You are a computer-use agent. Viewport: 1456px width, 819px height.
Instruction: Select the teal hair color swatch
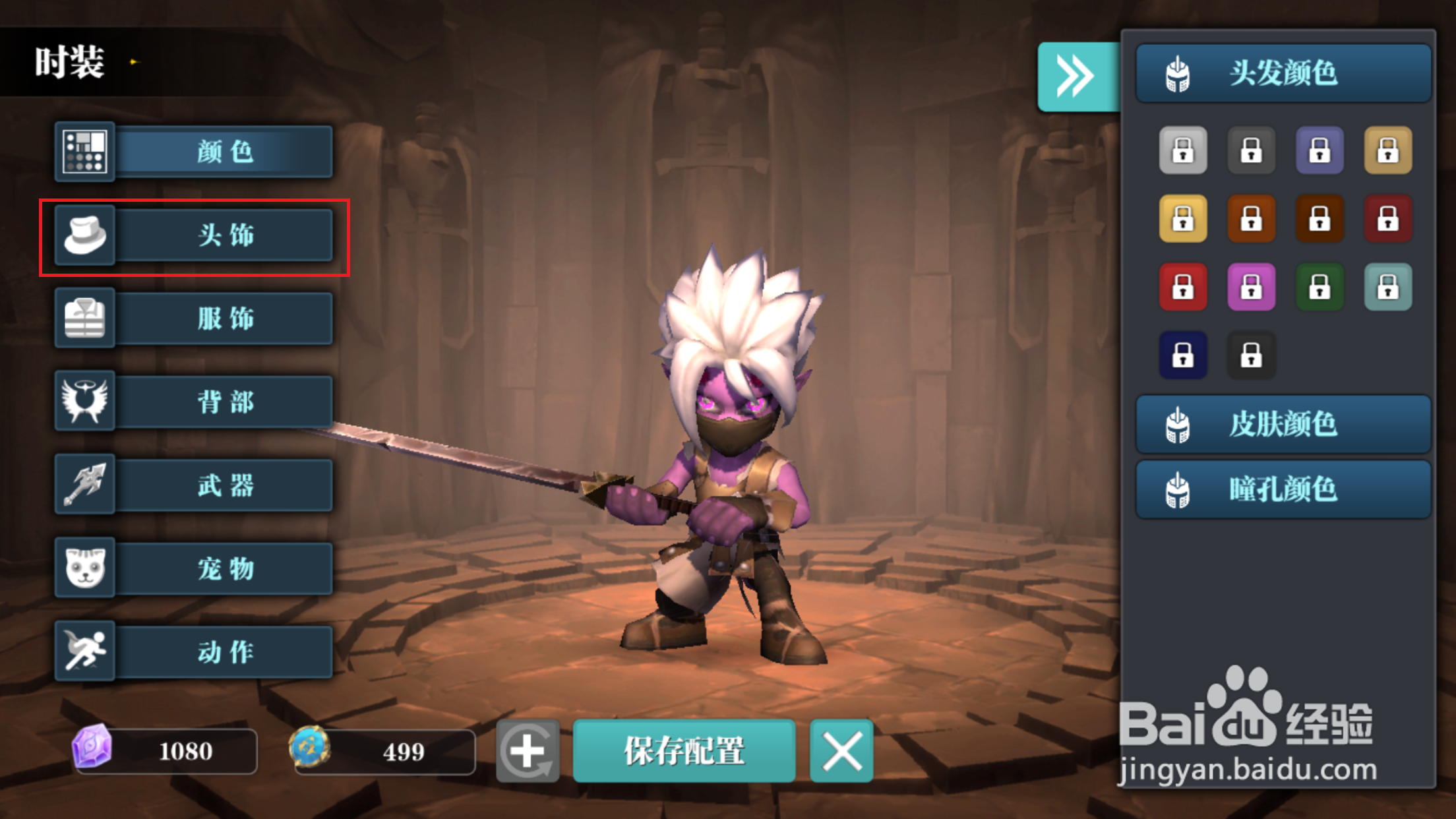(x=1388, y=287)
